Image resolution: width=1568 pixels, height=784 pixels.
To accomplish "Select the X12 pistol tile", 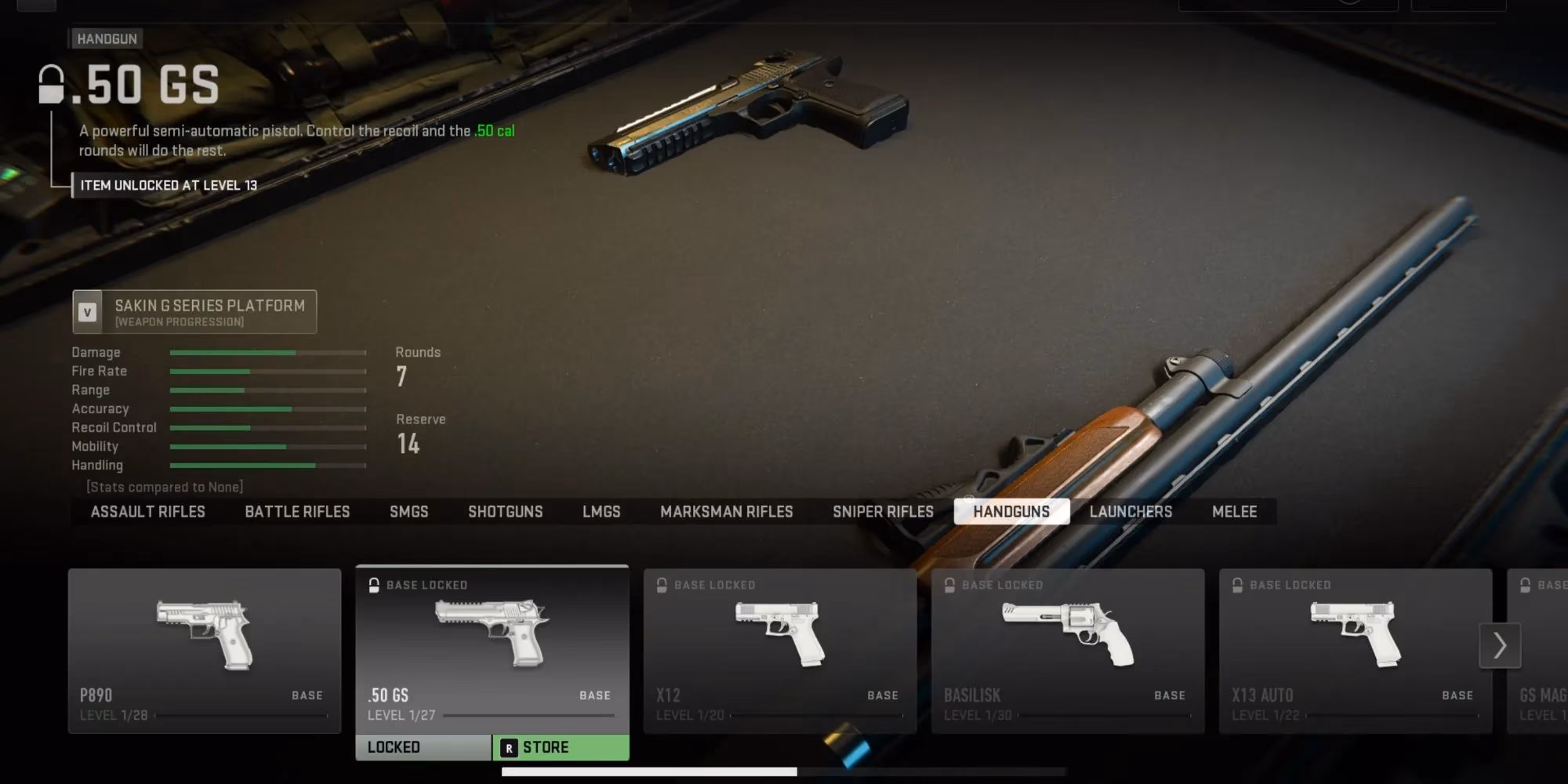I will pos(780,651).
